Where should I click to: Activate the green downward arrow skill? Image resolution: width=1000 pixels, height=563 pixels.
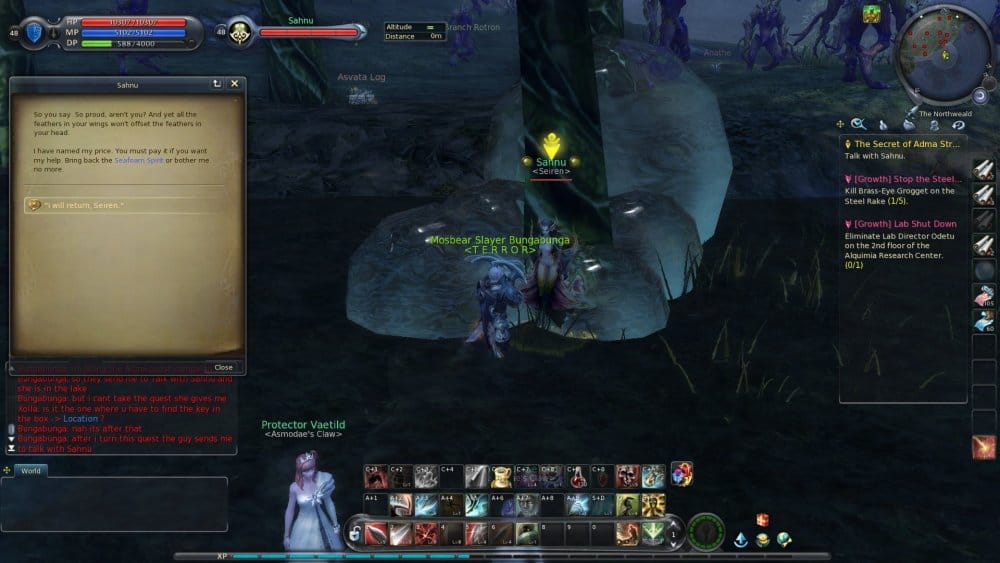tap(652, 533)
